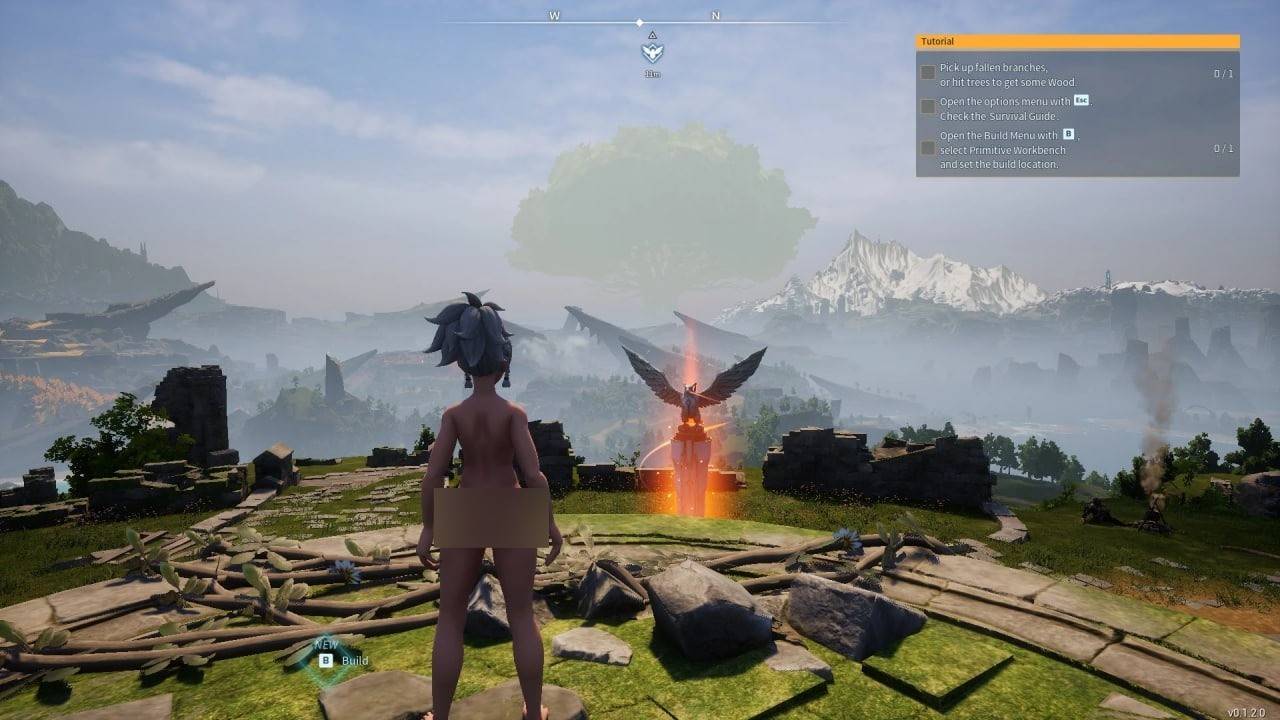Click the N direction on the compass
This screenshot has width=1280, height=720.
tap(717, 16)
